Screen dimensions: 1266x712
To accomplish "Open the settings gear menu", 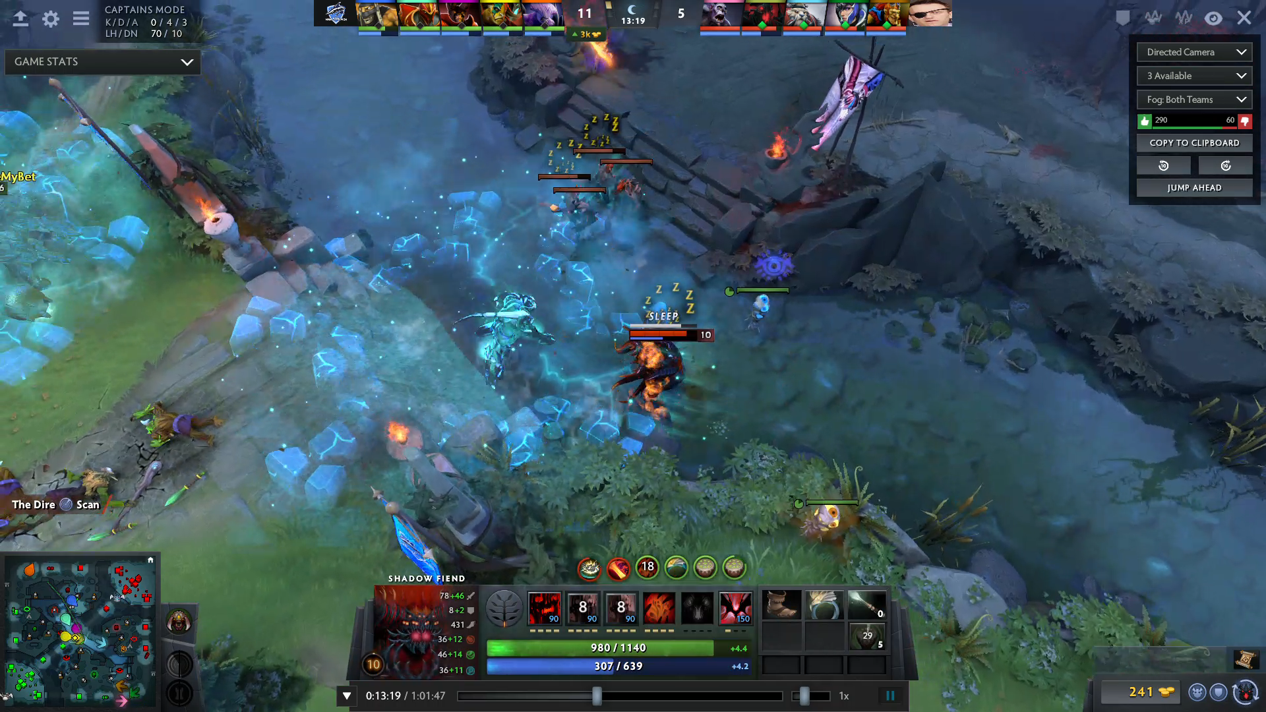I will (50, 19).
